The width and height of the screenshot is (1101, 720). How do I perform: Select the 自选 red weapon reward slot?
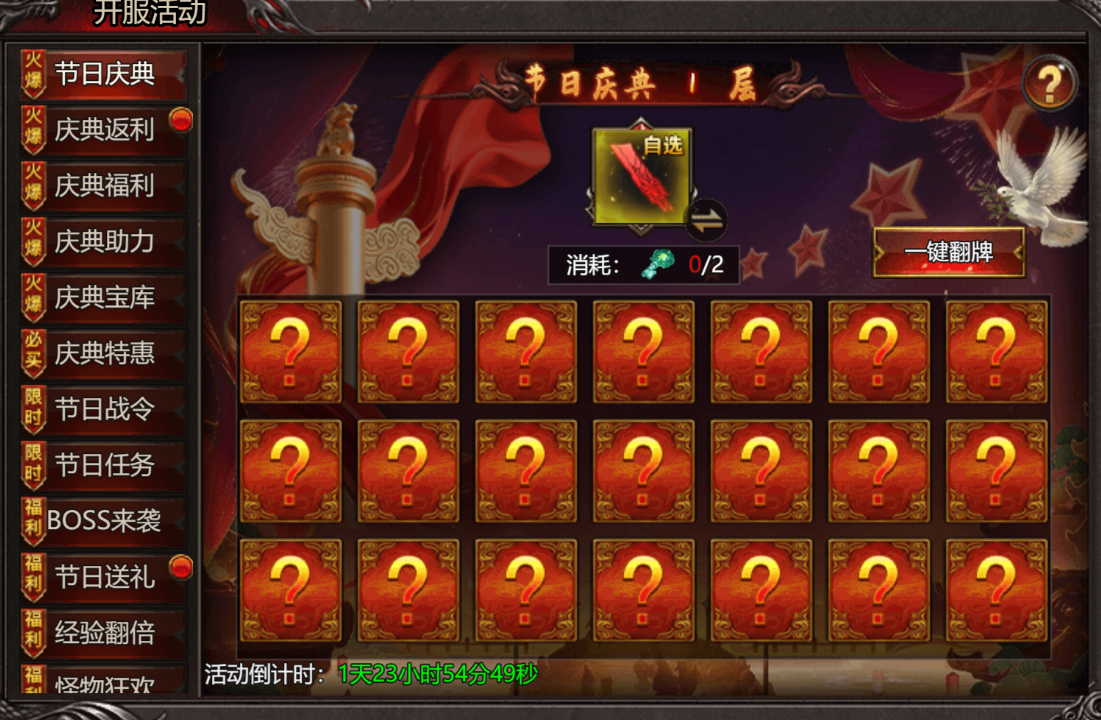641,177
